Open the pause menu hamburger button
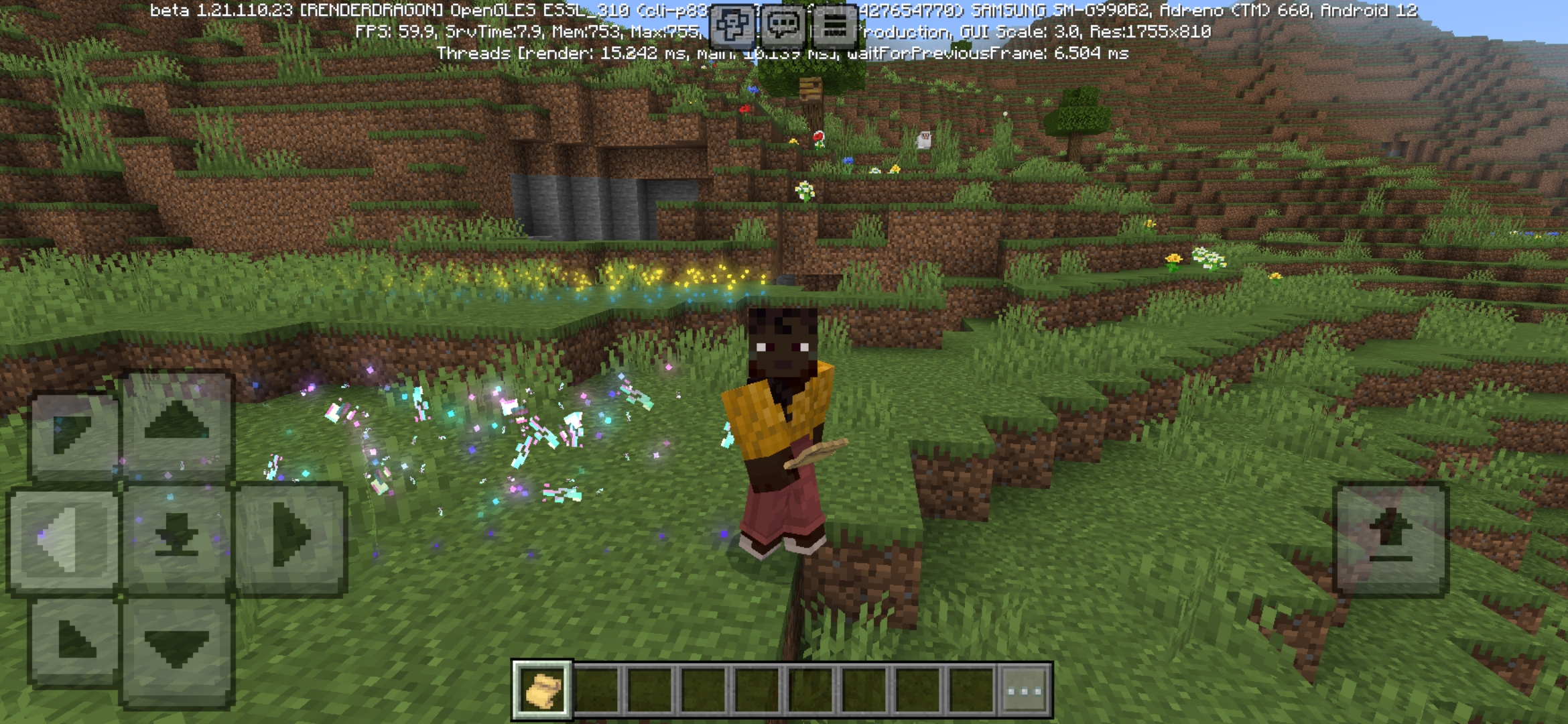Image resolution: width=1568 pixels, height=724 pixels. coord(836,22)
